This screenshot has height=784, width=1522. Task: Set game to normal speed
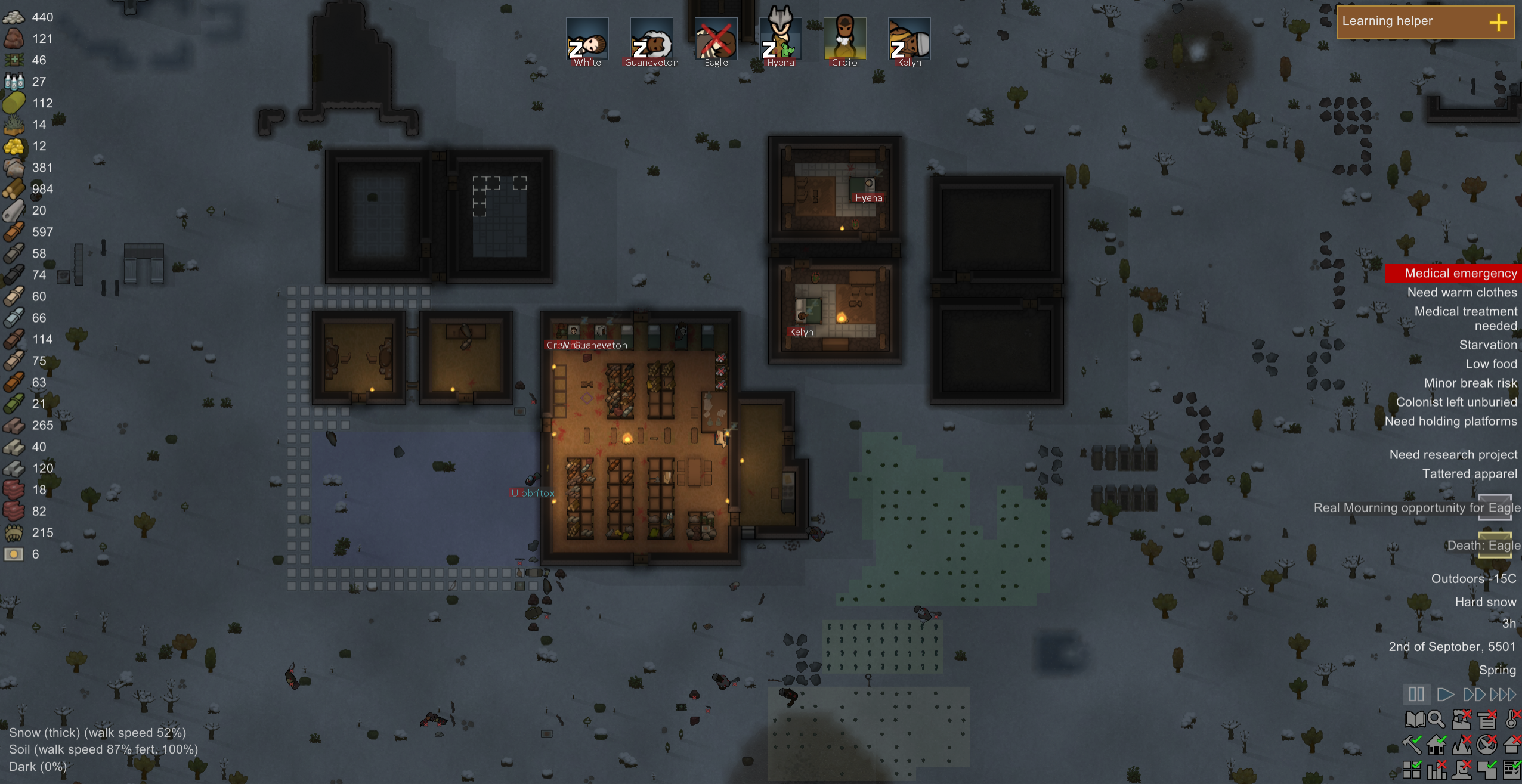pos(1445,694)
